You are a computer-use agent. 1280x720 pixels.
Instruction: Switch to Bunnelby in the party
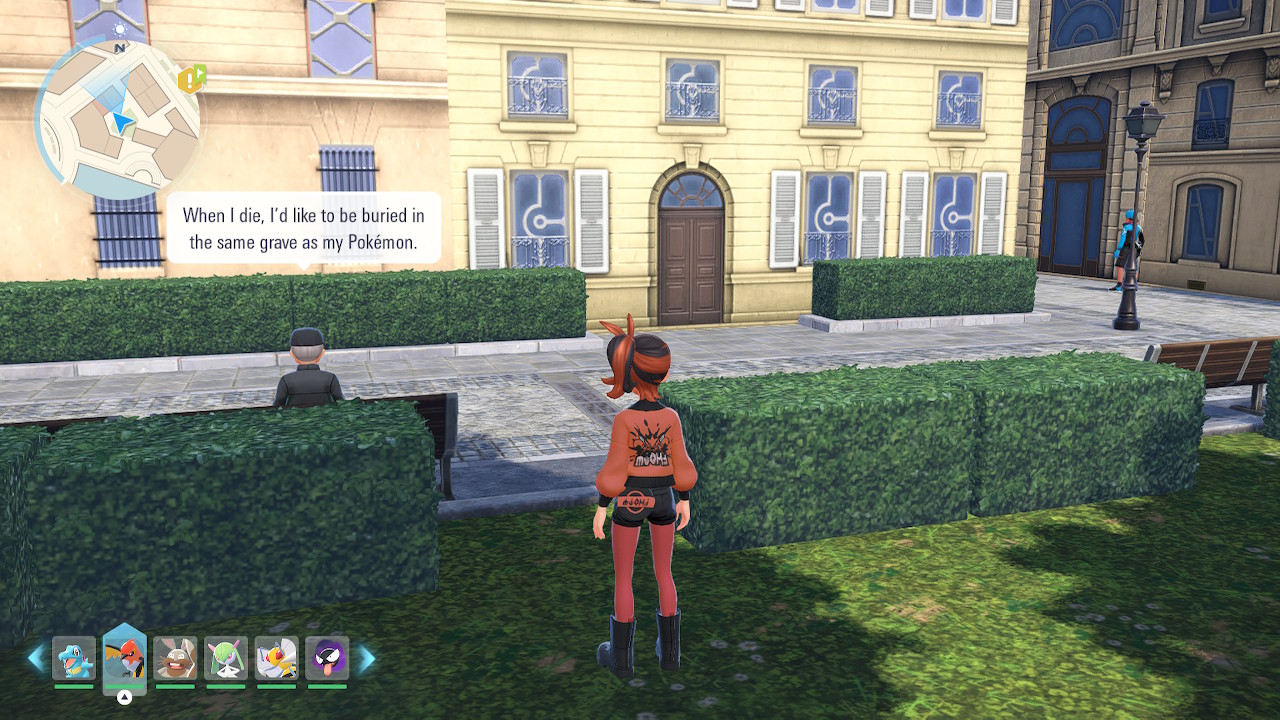point(175,658)
